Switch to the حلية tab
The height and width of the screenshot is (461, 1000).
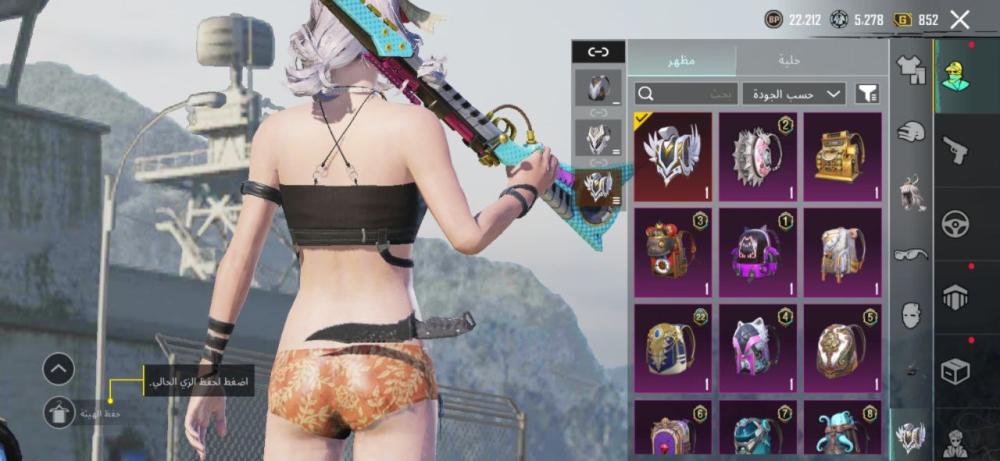tap(789, 60)
